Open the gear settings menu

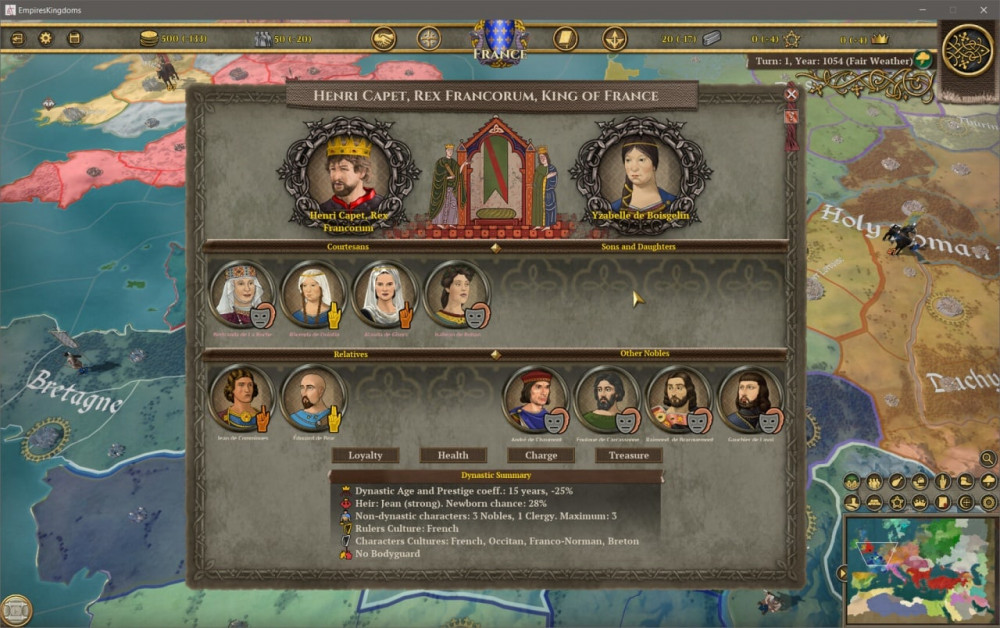pos(45,39)
